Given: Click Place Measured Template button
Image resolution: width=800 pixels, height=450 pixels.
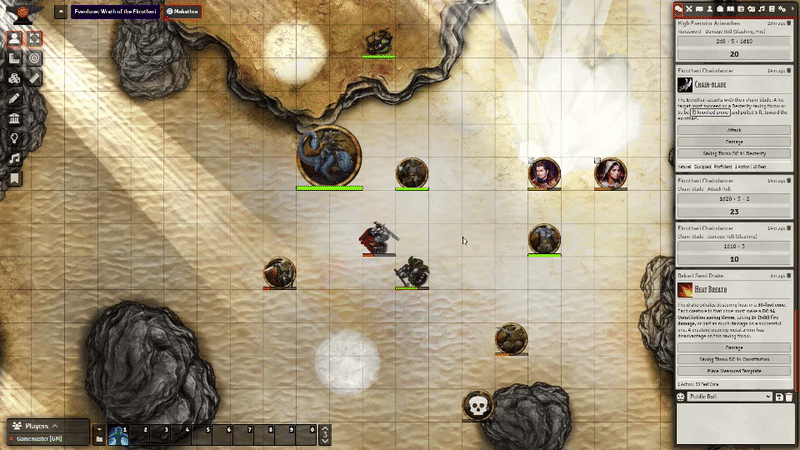Looking at the screenshot, I should 734,370.
